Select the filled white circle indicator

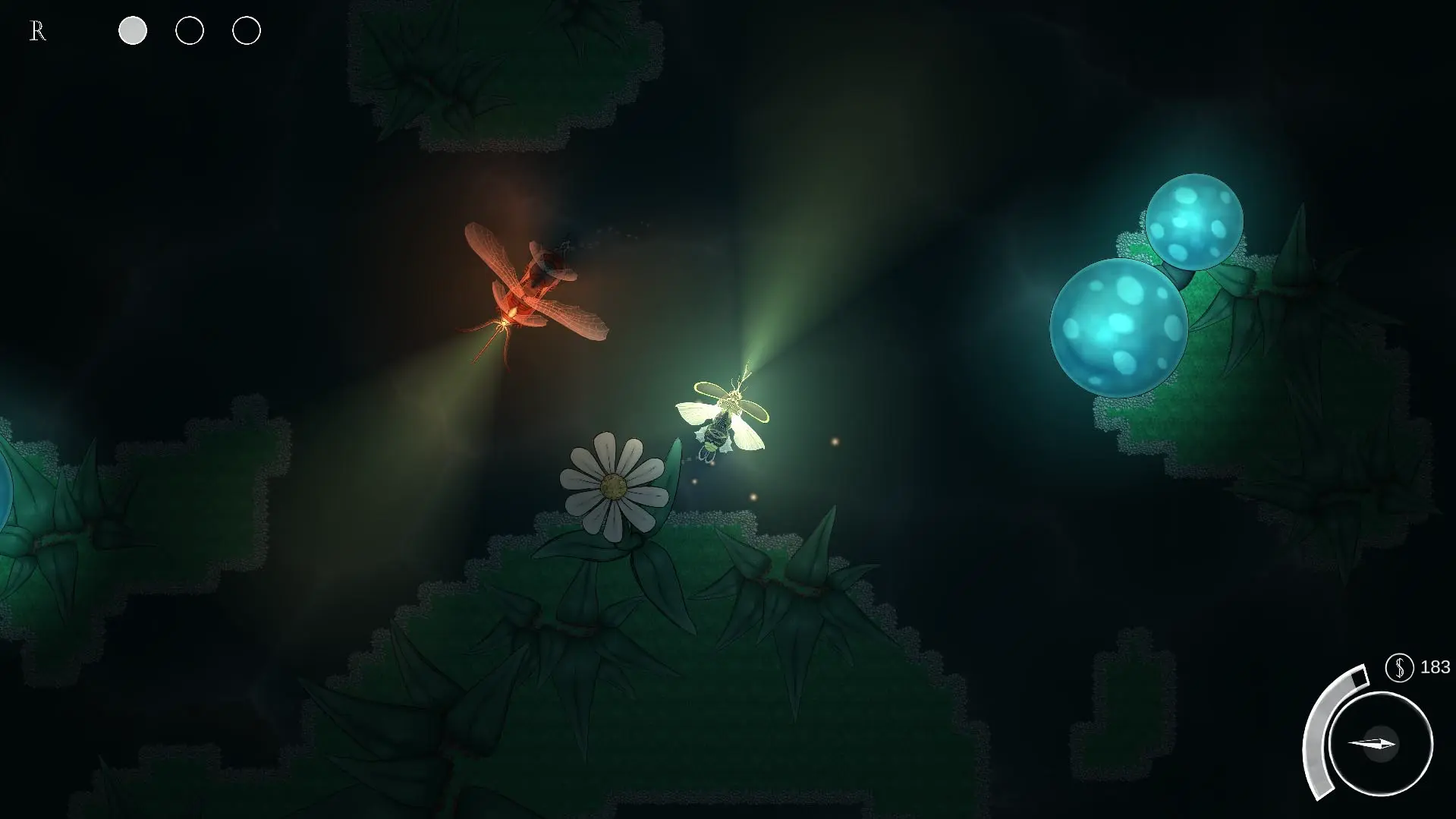[x=133, y=31]
